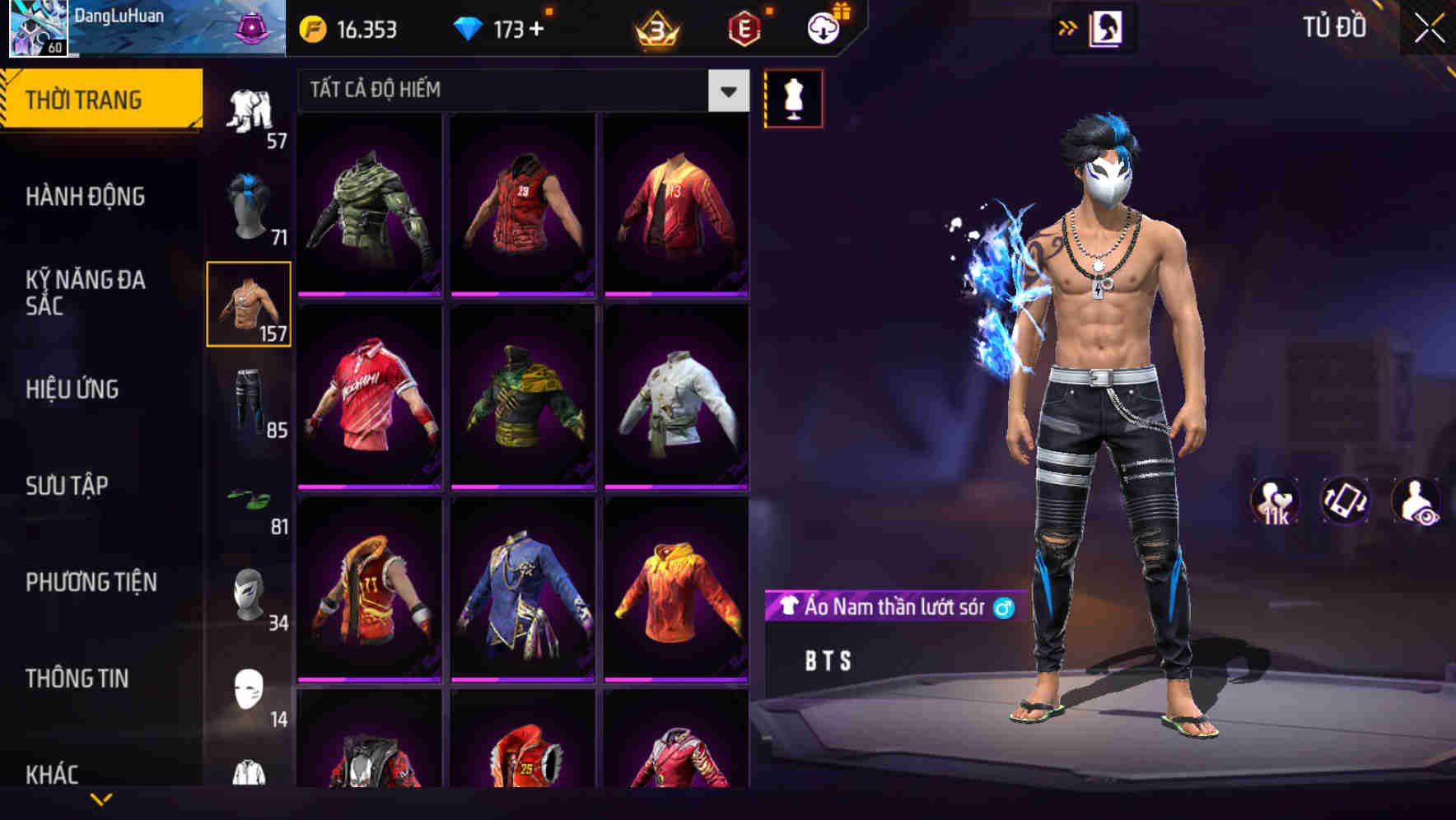
Task: Open the mannequin try-on preview icon
Action: 793,98
